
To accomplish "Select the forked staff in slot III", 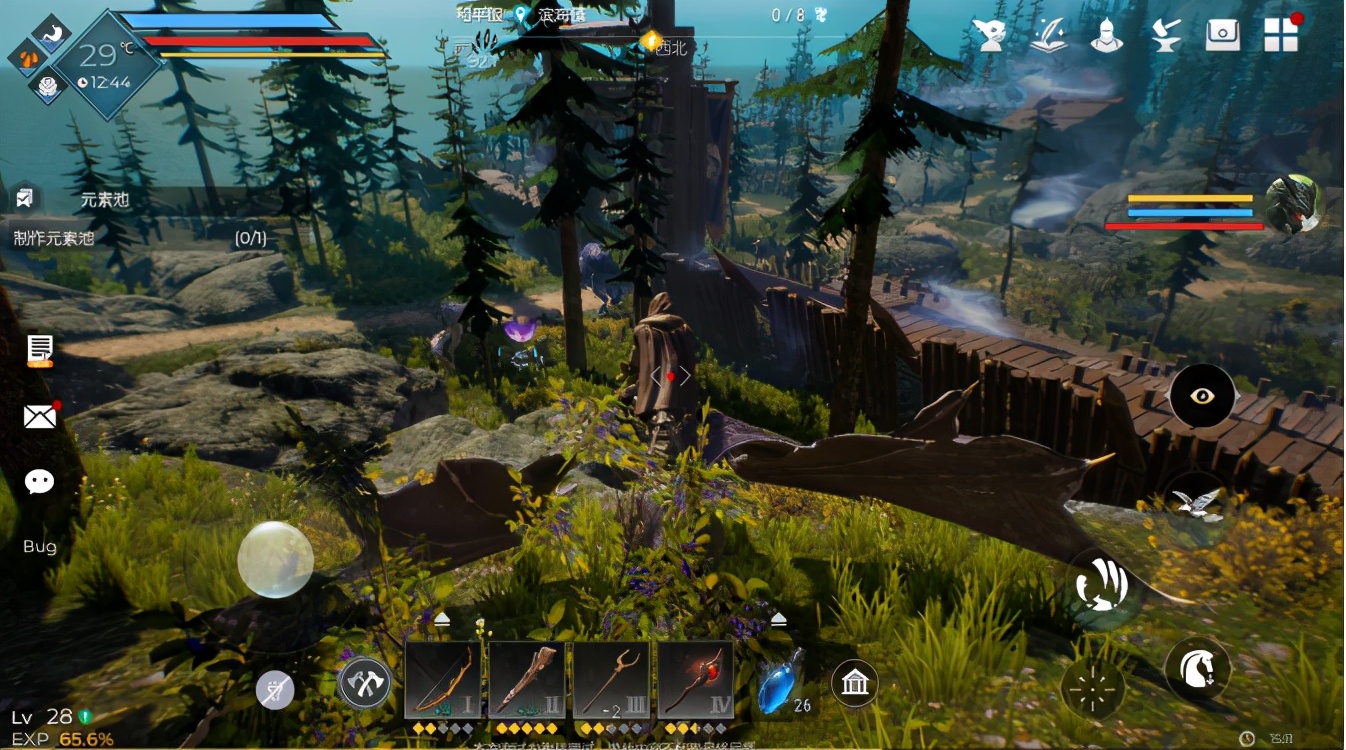I will click(611, 680).
